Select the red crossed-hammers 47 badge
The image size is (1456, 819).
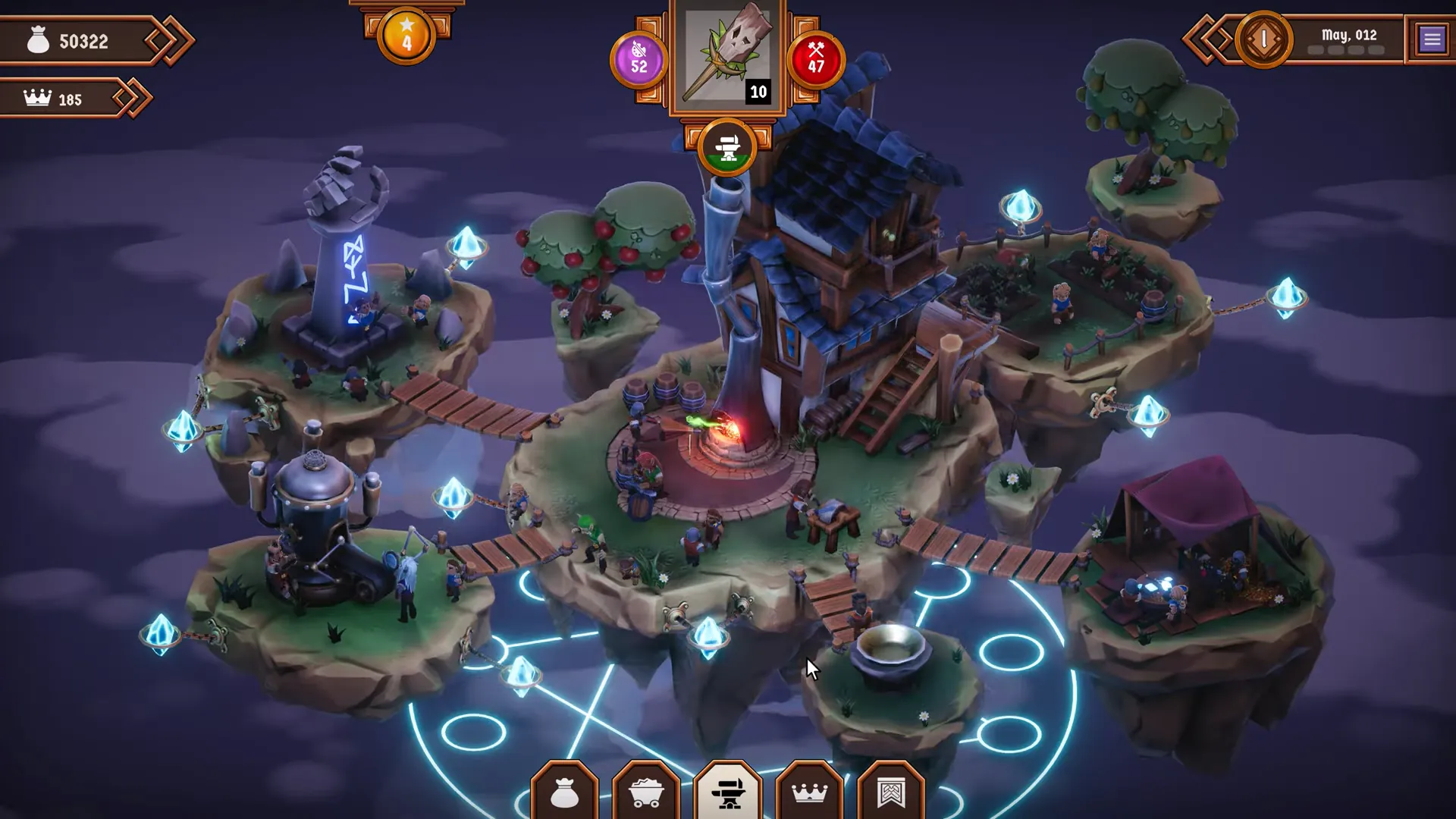pos(816,59)
